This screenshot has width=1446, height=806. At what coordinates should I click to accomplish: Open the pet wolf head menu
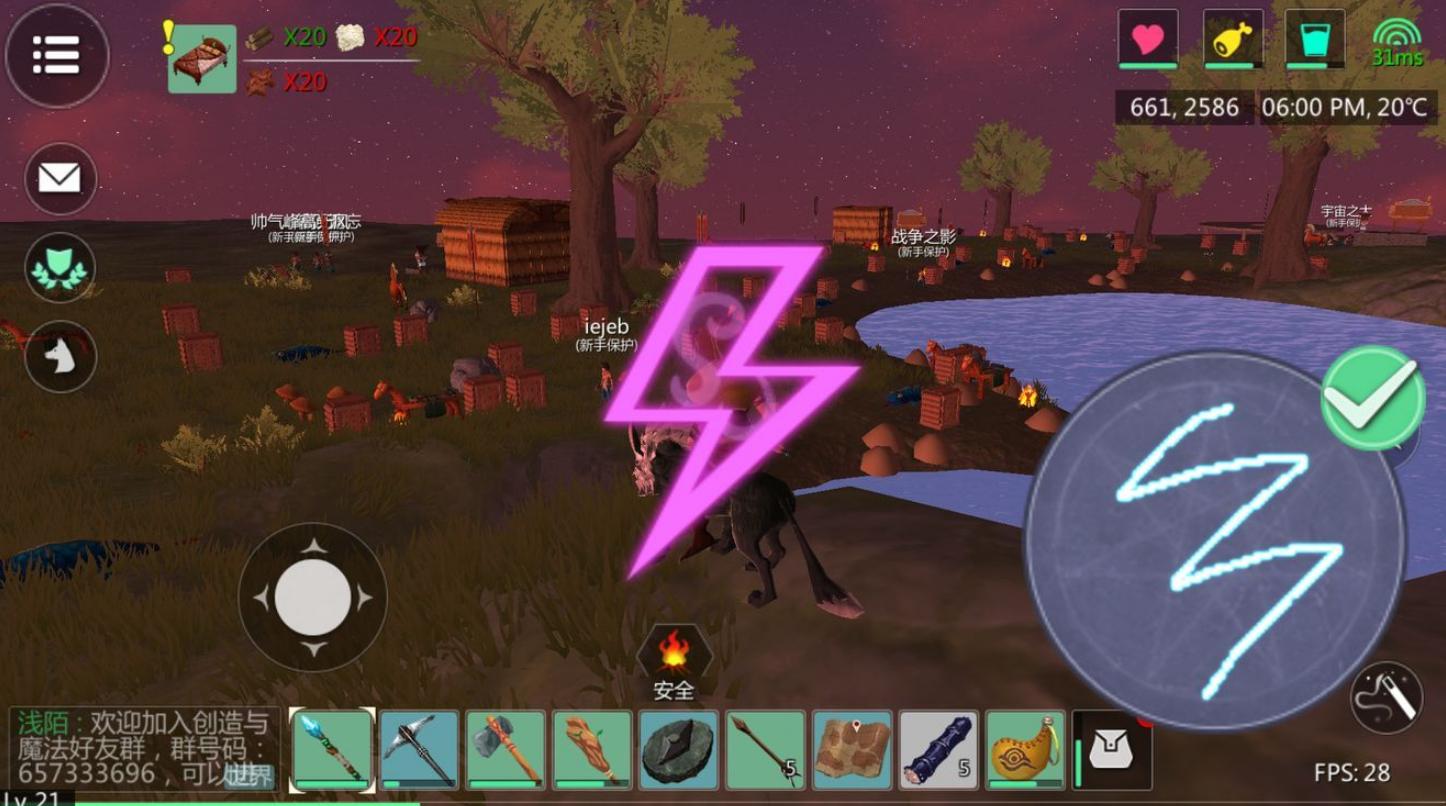tap(60, 357)
